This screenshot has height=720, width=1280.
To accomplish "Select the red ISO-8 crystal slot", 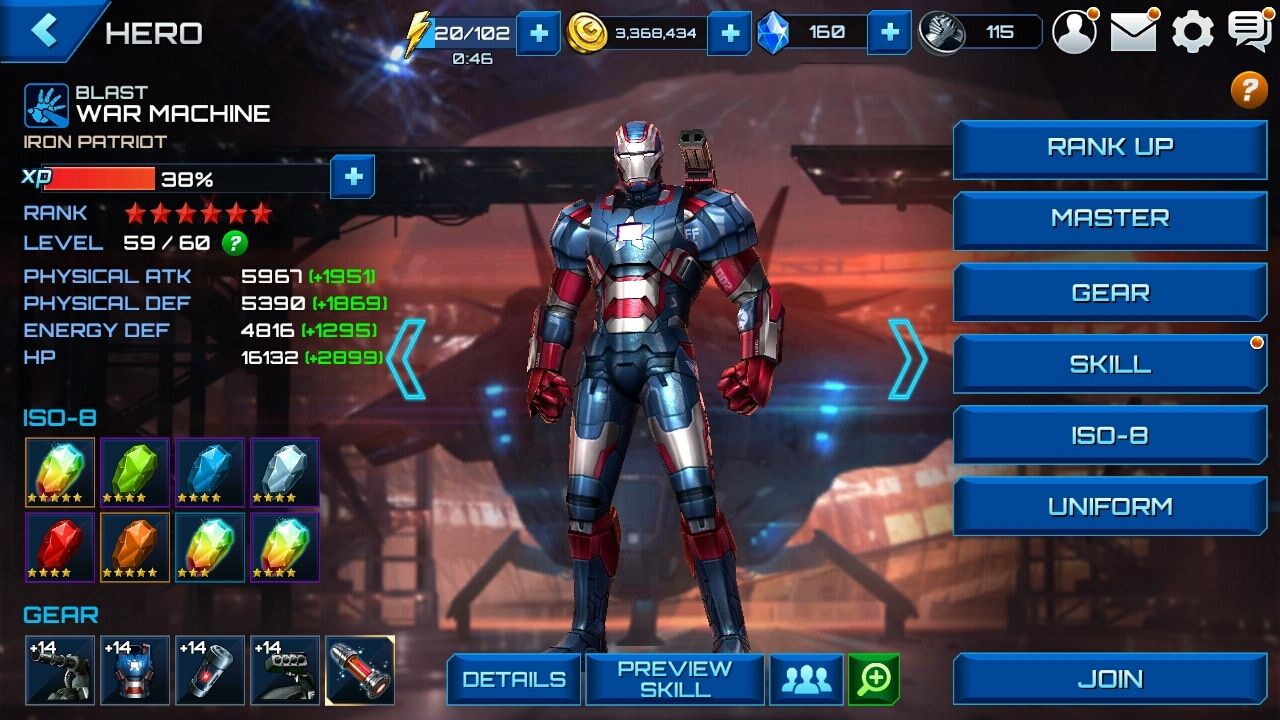I will (60, 546).
